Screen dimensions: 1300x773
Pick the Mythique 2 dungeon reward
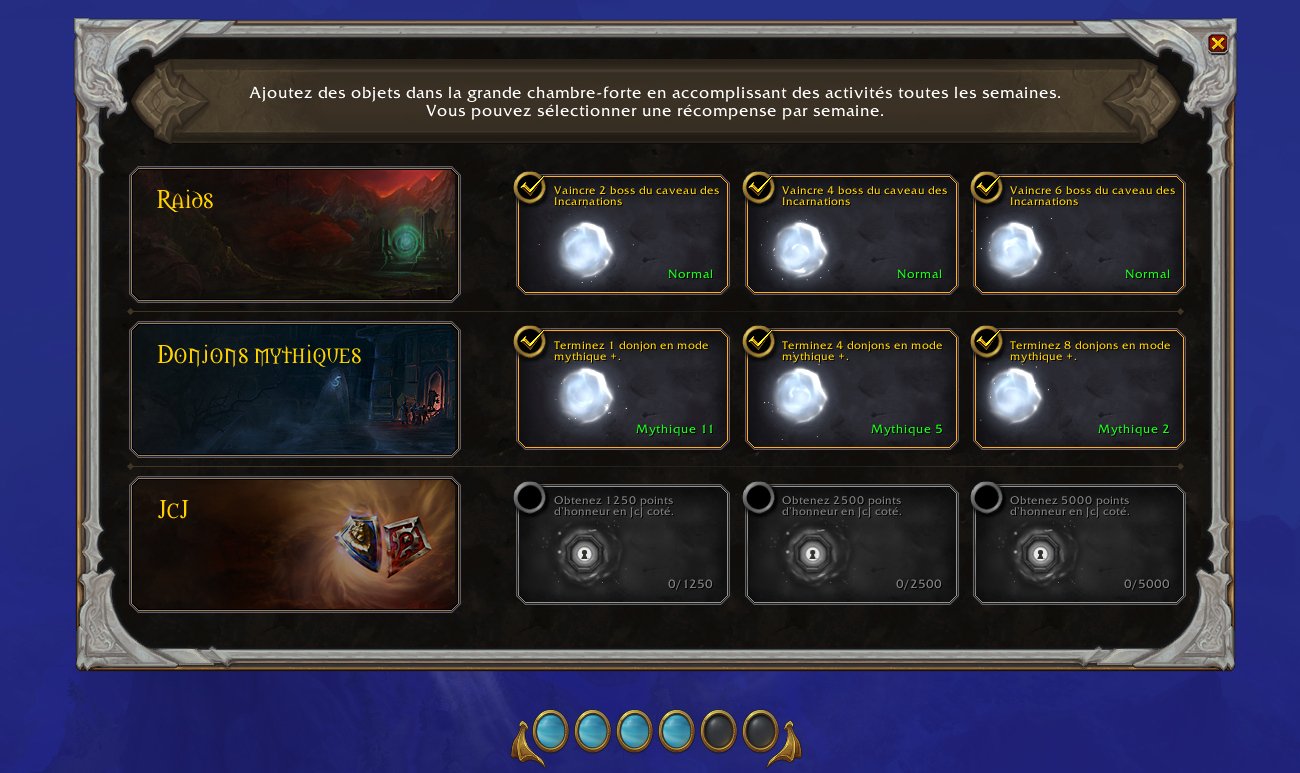[x=1079, y=390]
